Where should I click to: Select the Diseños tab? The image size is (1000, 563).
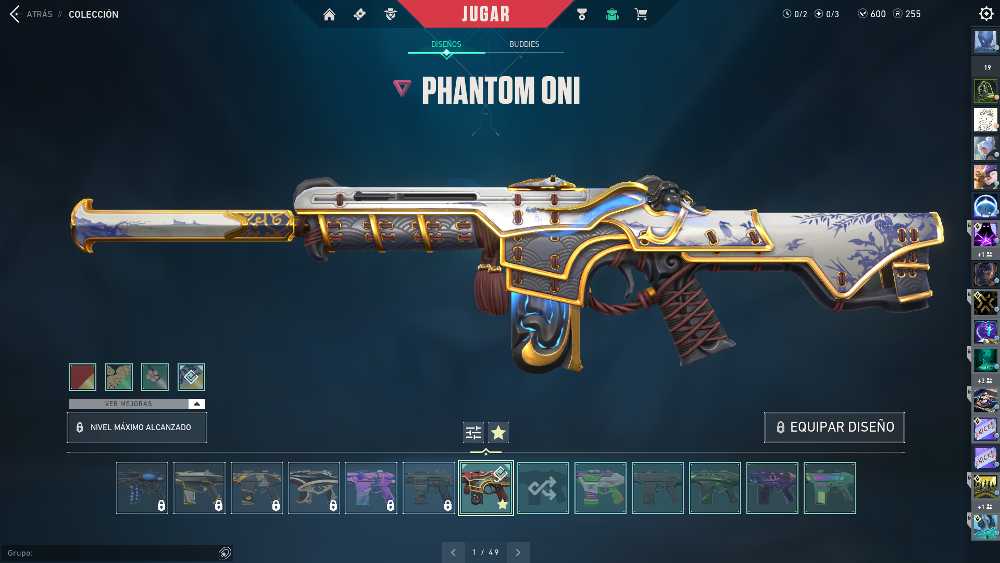point(446,44)
